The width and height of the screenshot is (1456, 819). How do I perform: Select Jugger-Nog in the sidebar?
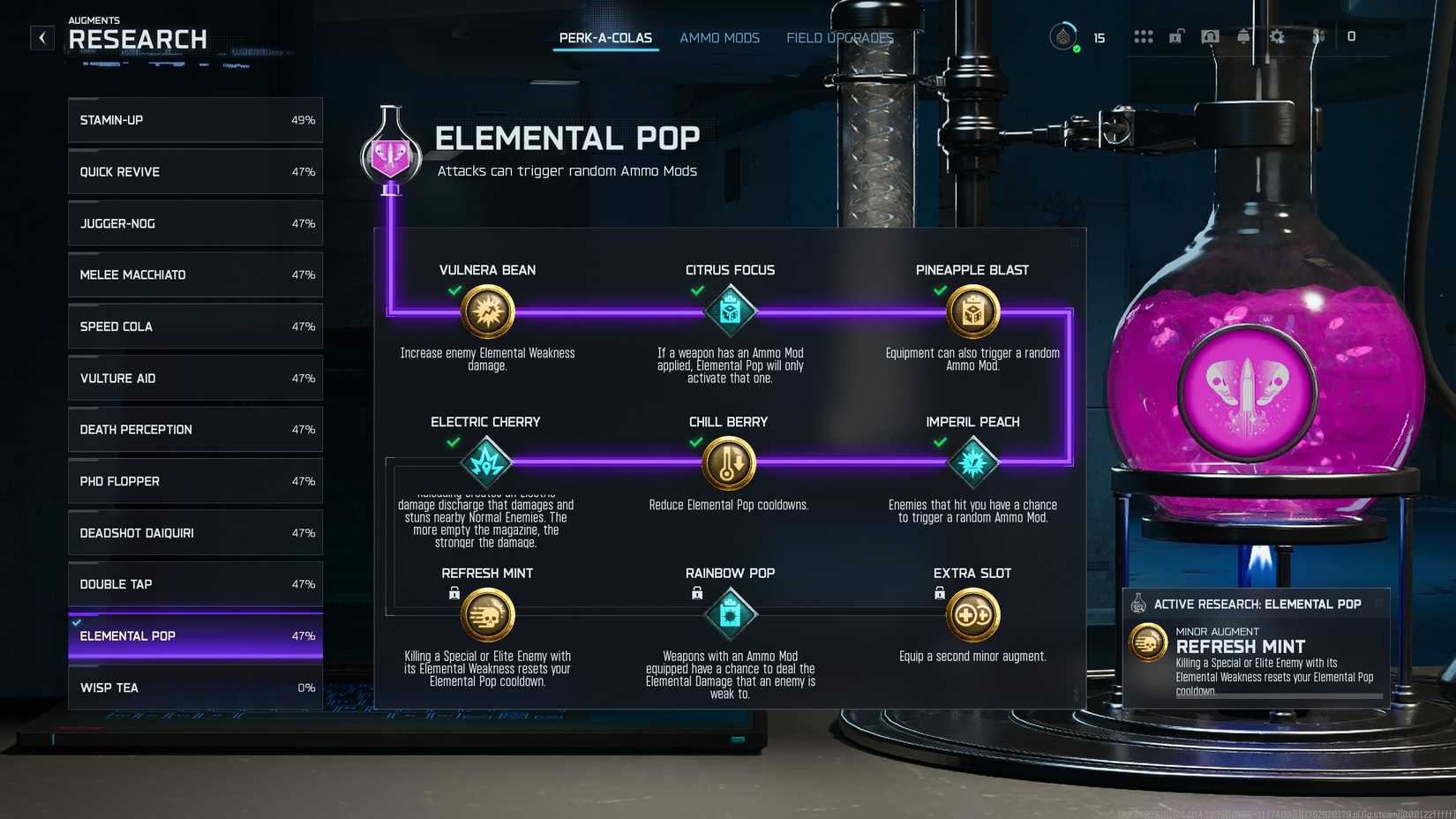(x=194, y=223)
